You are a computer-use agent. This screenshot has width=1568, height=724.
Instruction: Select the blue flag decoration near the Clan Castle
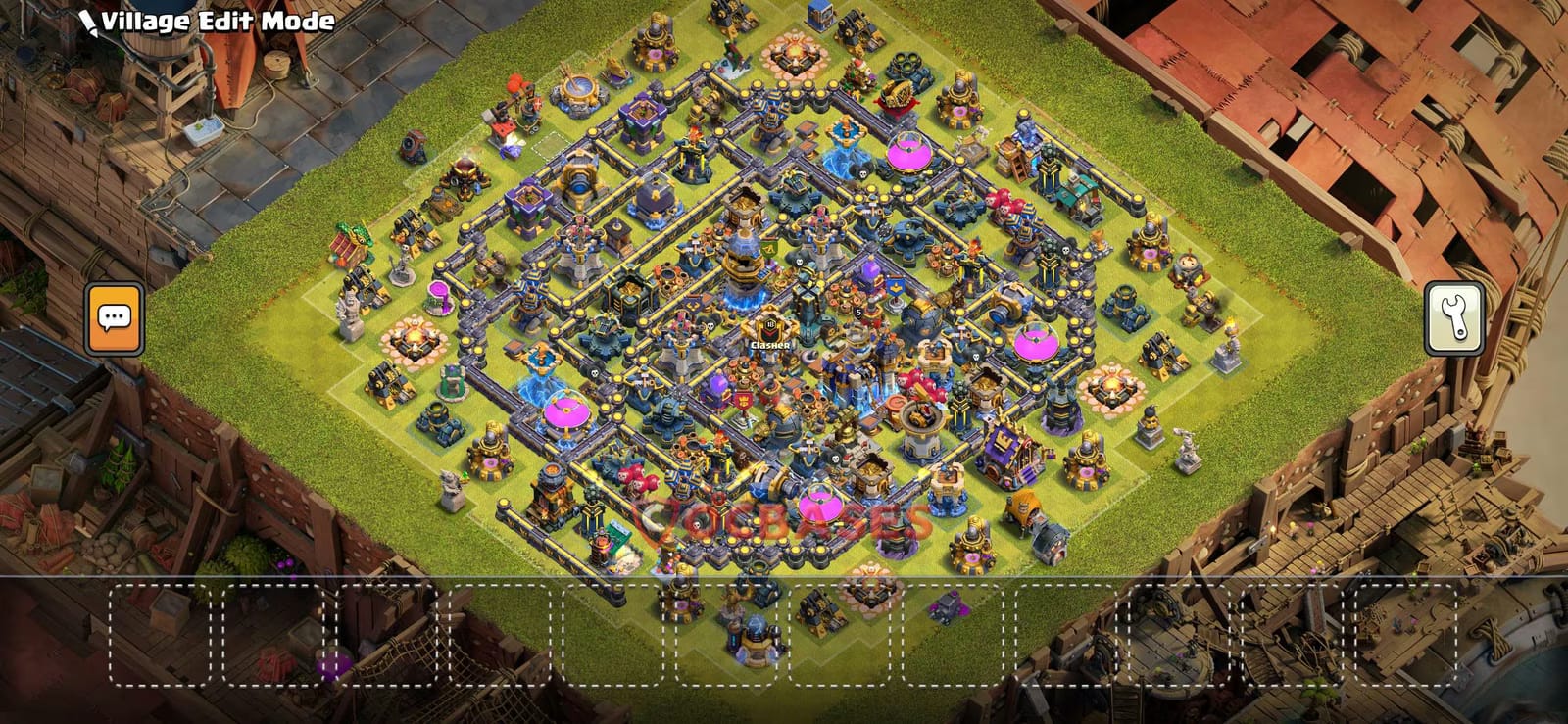pos(897,287)
